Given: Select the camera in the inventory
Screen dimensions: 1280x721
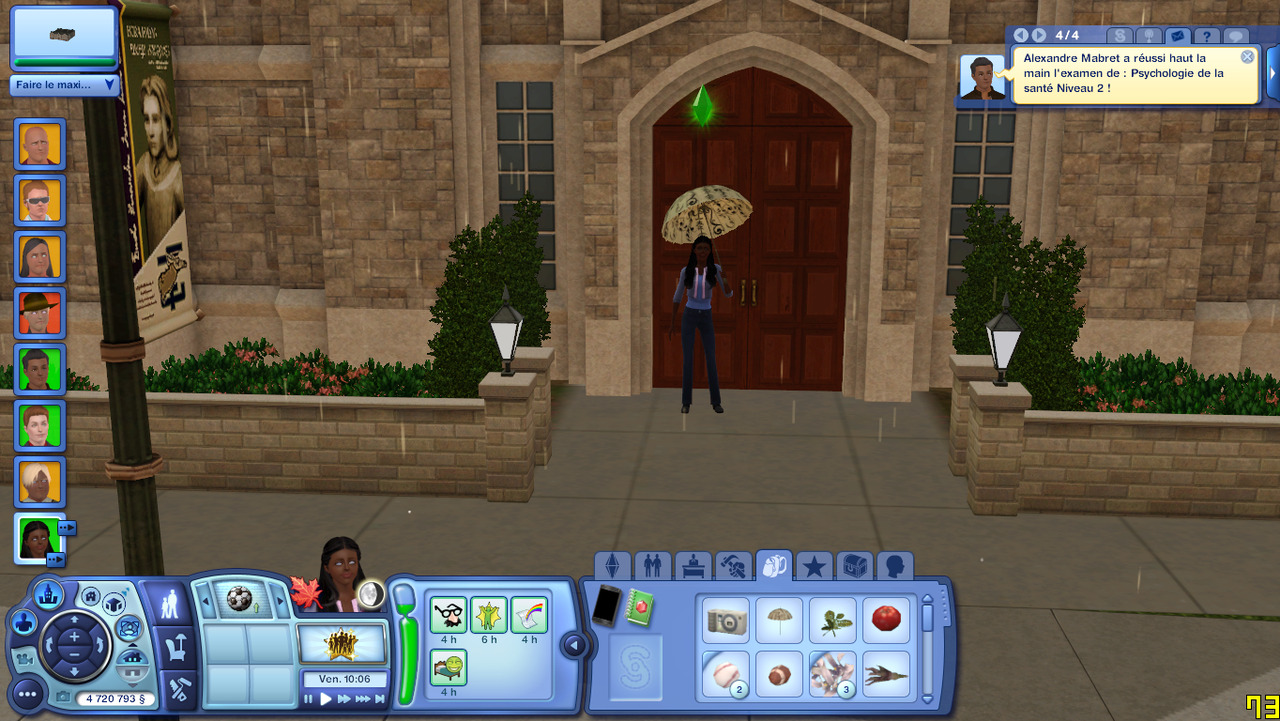Looking at the screenshot, I should point(725,620).
